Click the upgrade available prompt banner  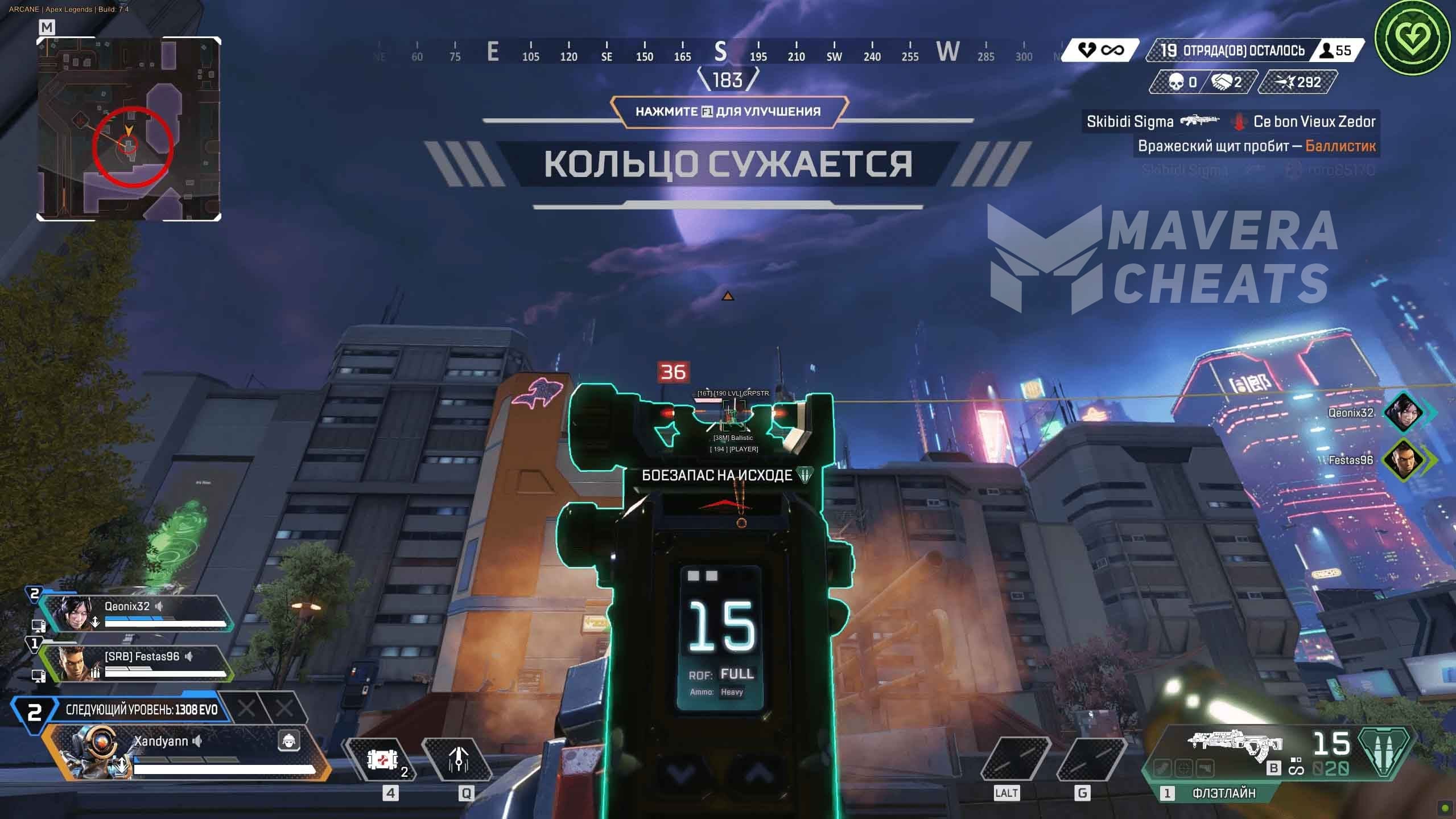[x=728, y=112]
